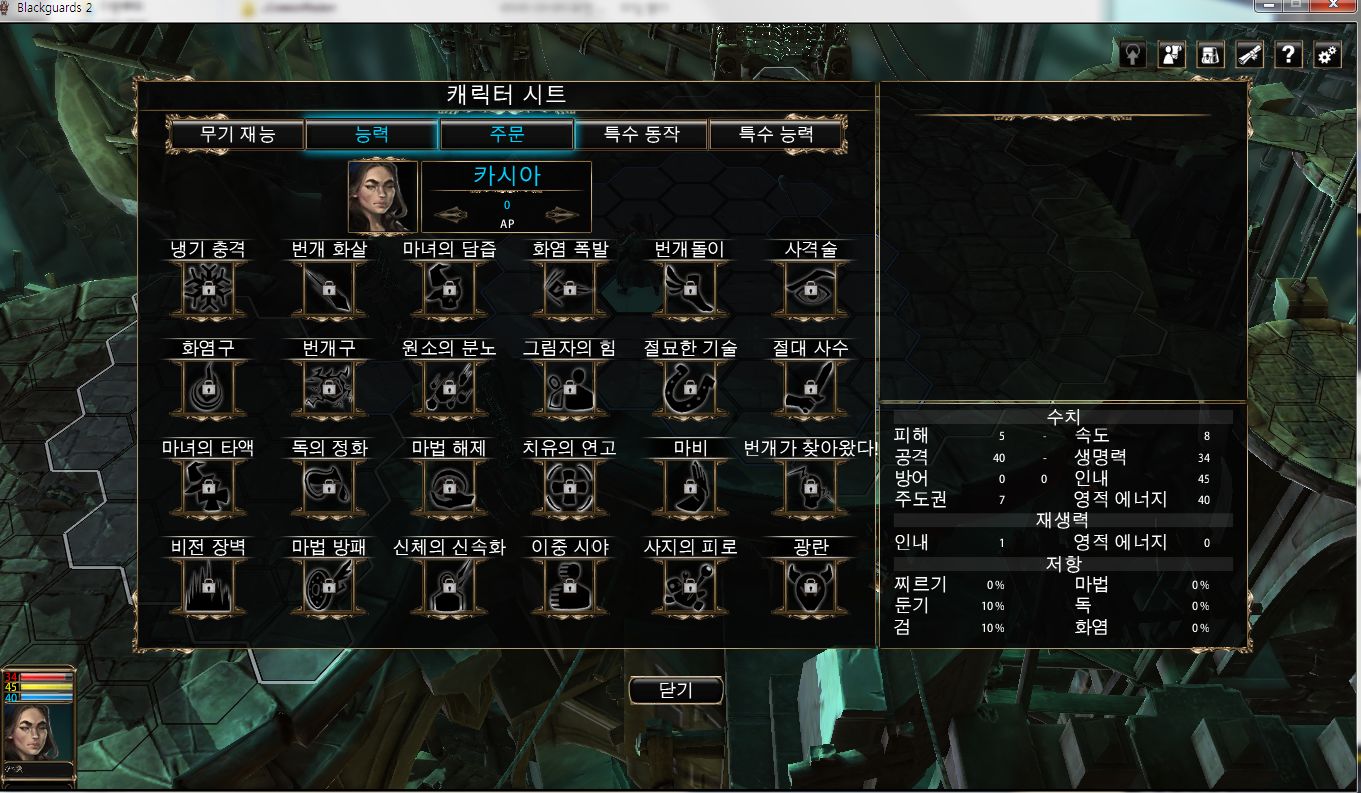Open the gear settings icon
1361x793 pixels.
click(1327, 55)
